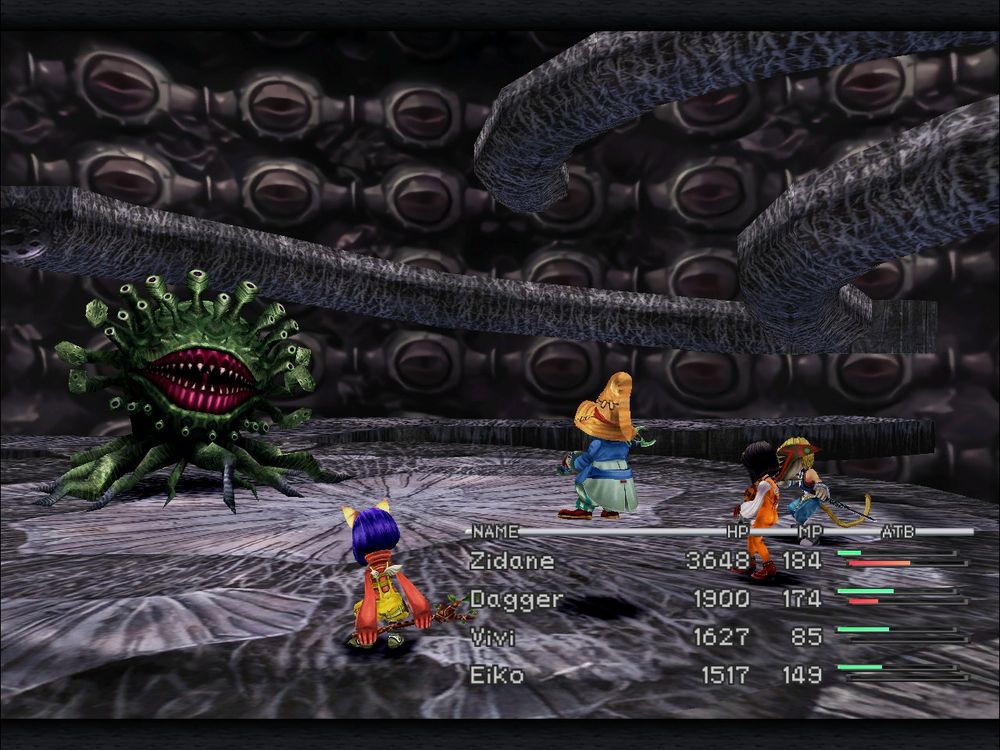This screenshot has width=1000, height=750.
Task: Choose Dagger's party status row
Action: tap(516, 600)
